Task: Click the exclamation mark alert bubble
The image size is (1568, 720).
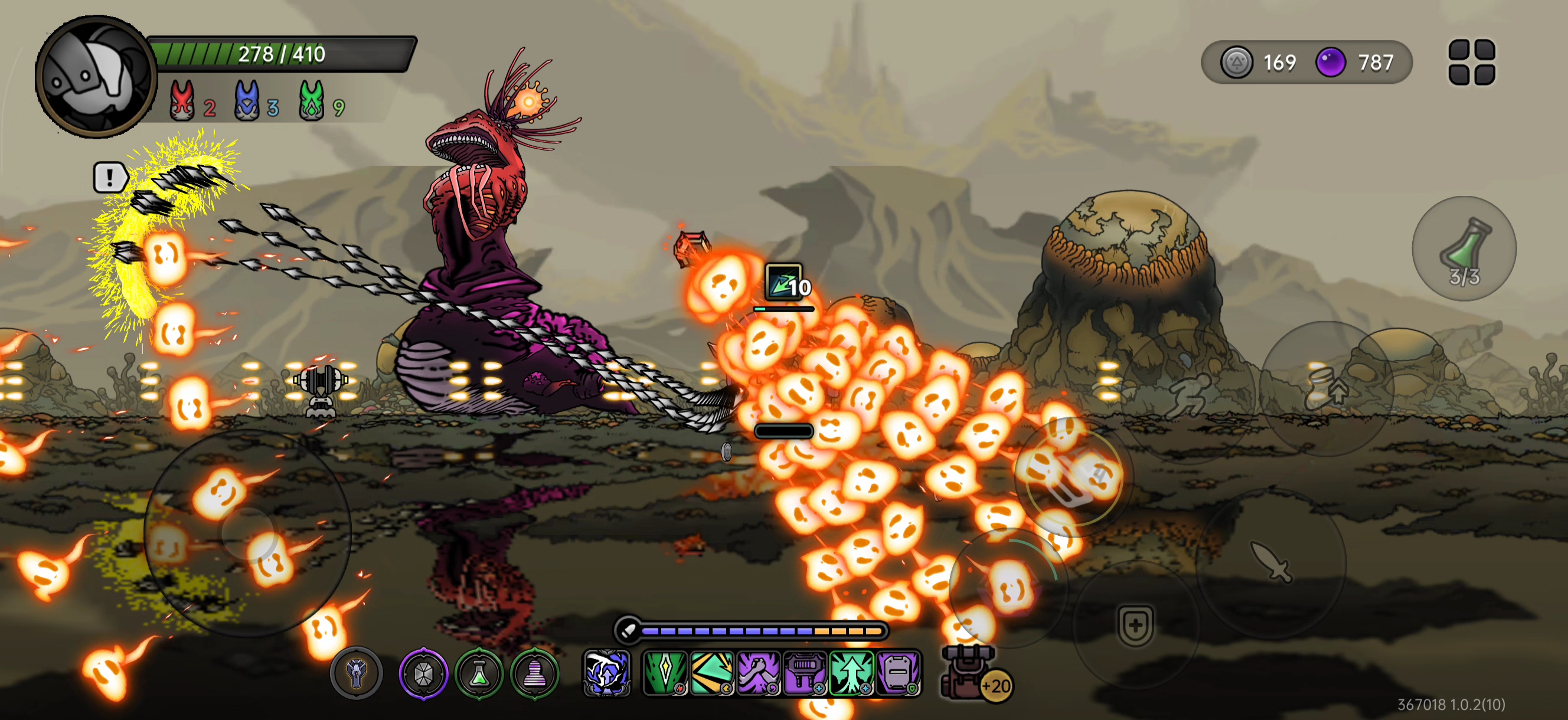Action: [110, 178]
